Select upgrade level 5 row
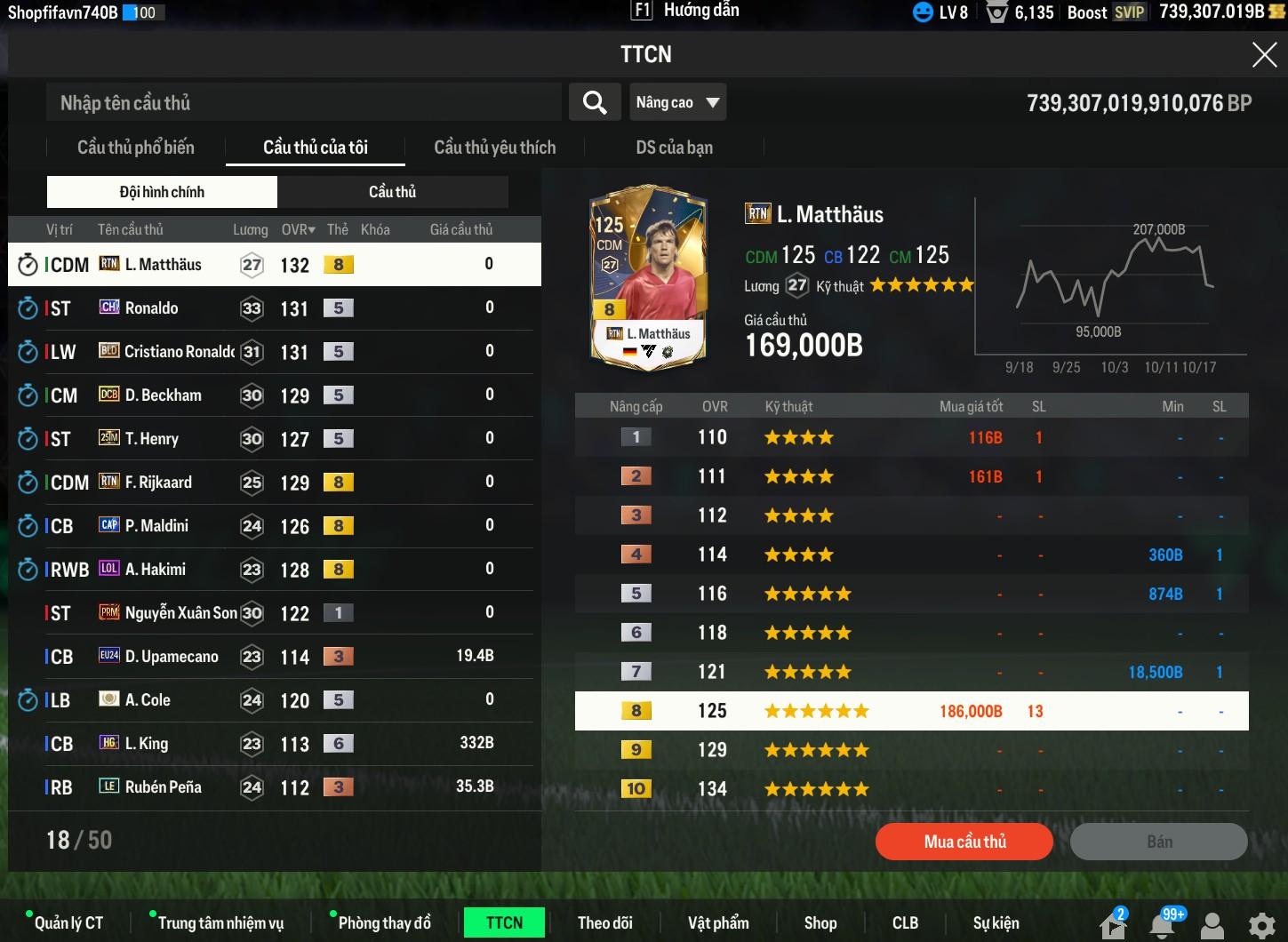The image size is (1288, 942). [x=911, y=594]
